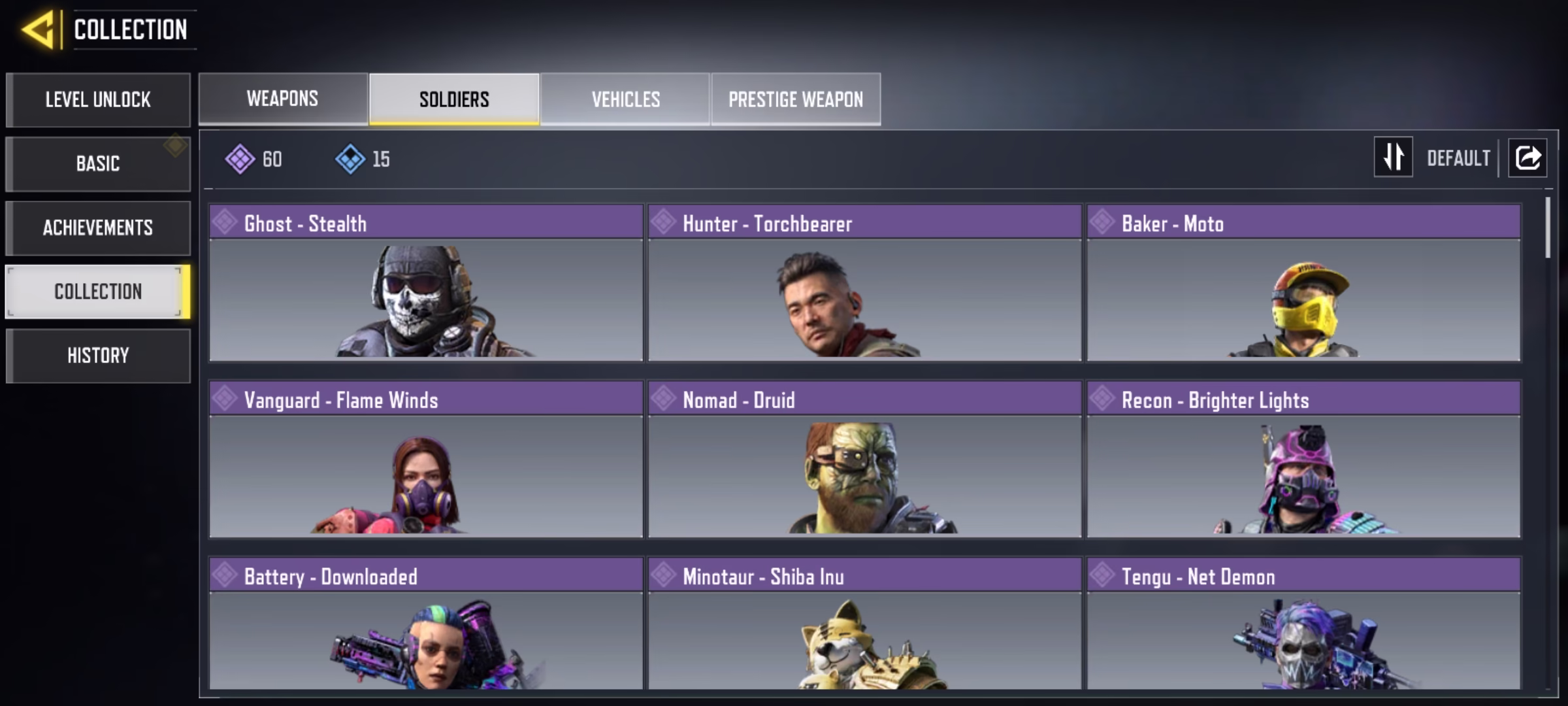Image resolution: width=1568 pixels, height=706 pixels.
Task: Open the Recon - Brighter Lights card
Action: tap(1303, 460)
